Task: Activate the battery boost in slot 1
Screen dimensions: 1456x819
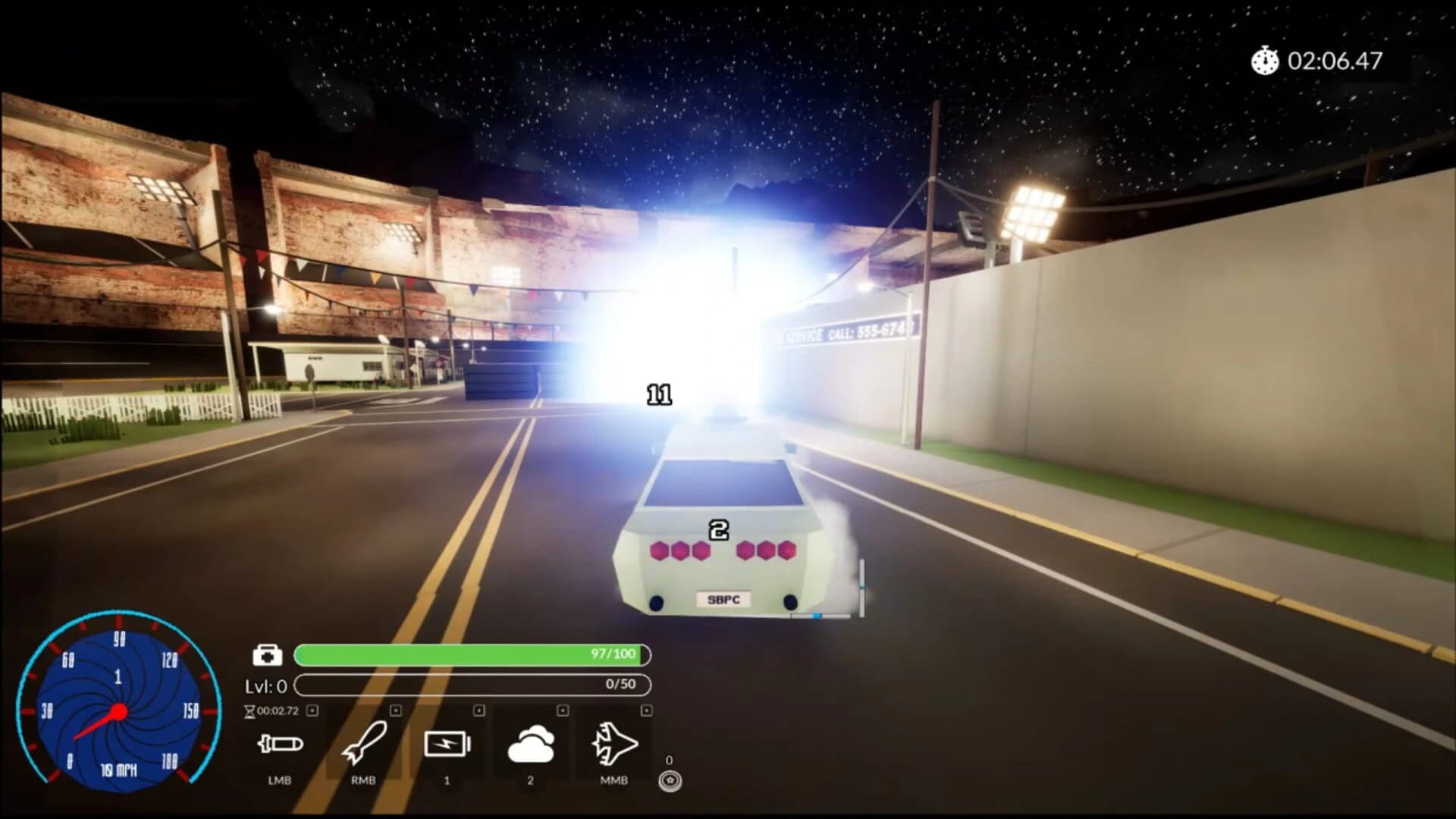Action: point(449,745)
